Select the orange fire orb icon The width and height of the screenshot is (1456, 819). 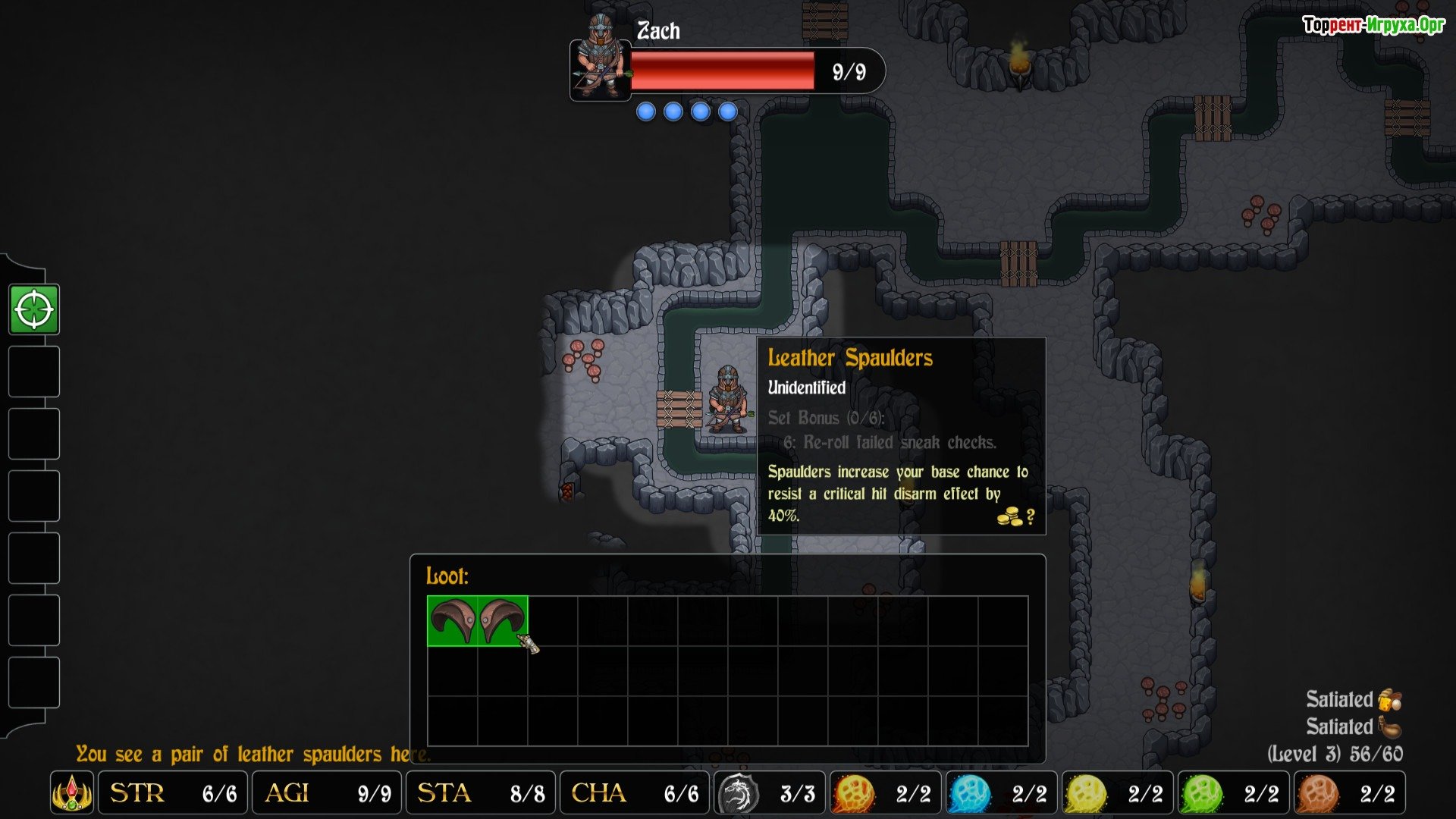click(854, 793)
